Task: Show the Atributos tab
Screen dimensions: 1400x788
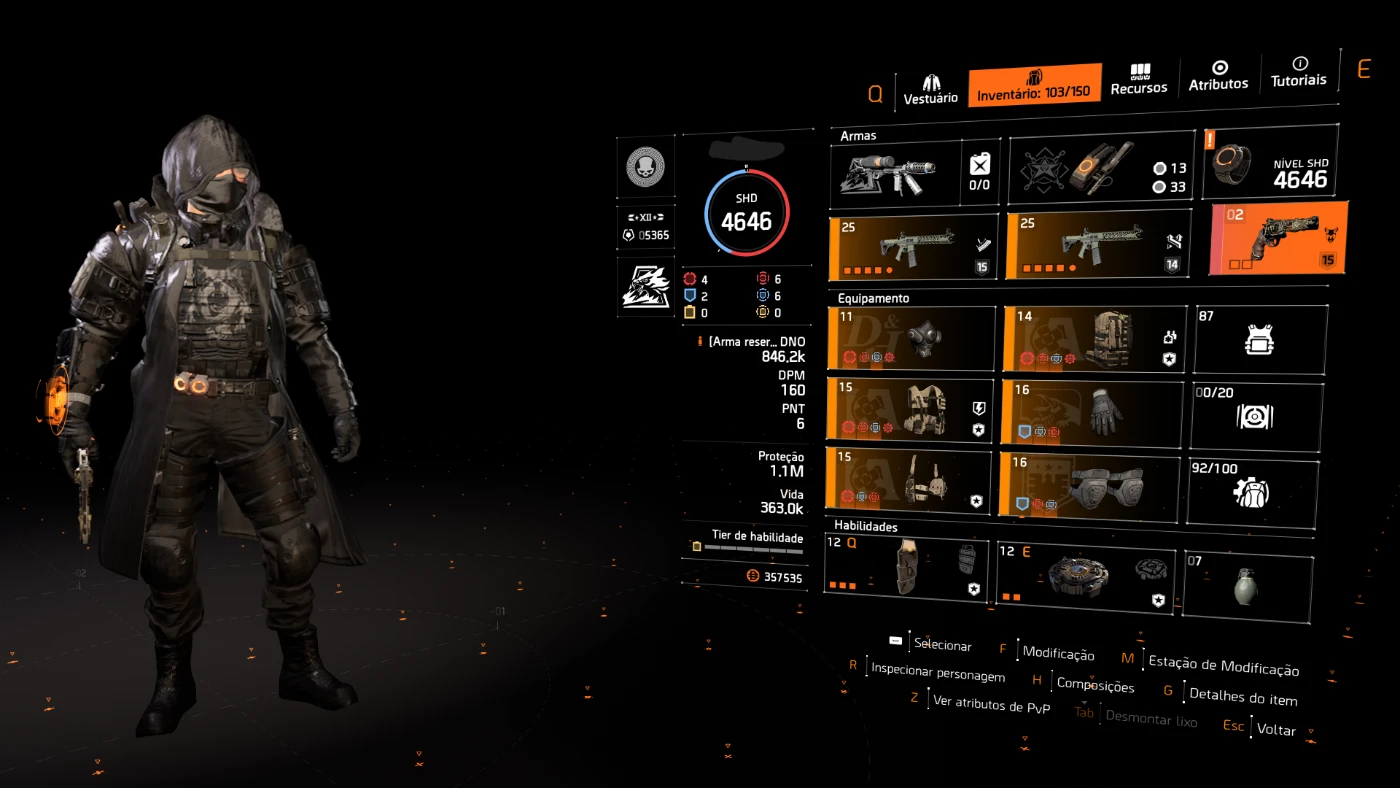Action: coord(1218,76)
